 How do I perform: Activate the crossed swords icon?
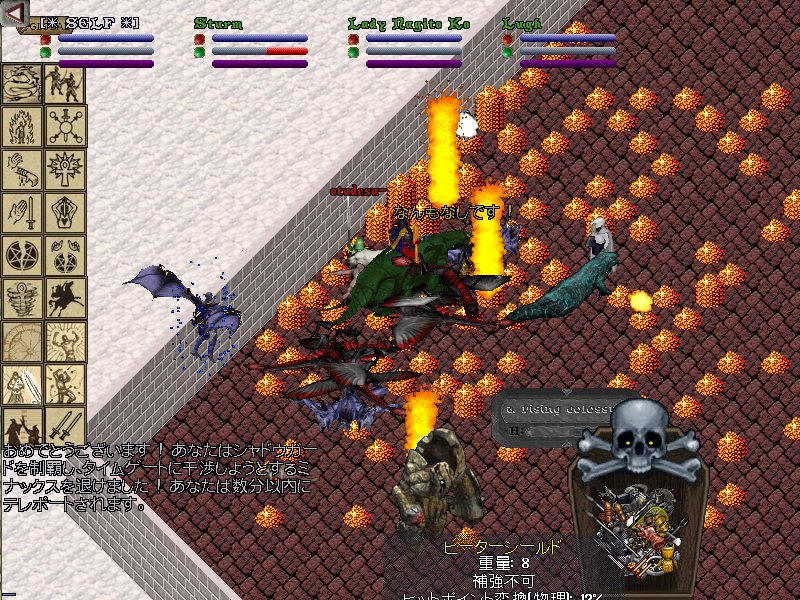coord(65,427)
